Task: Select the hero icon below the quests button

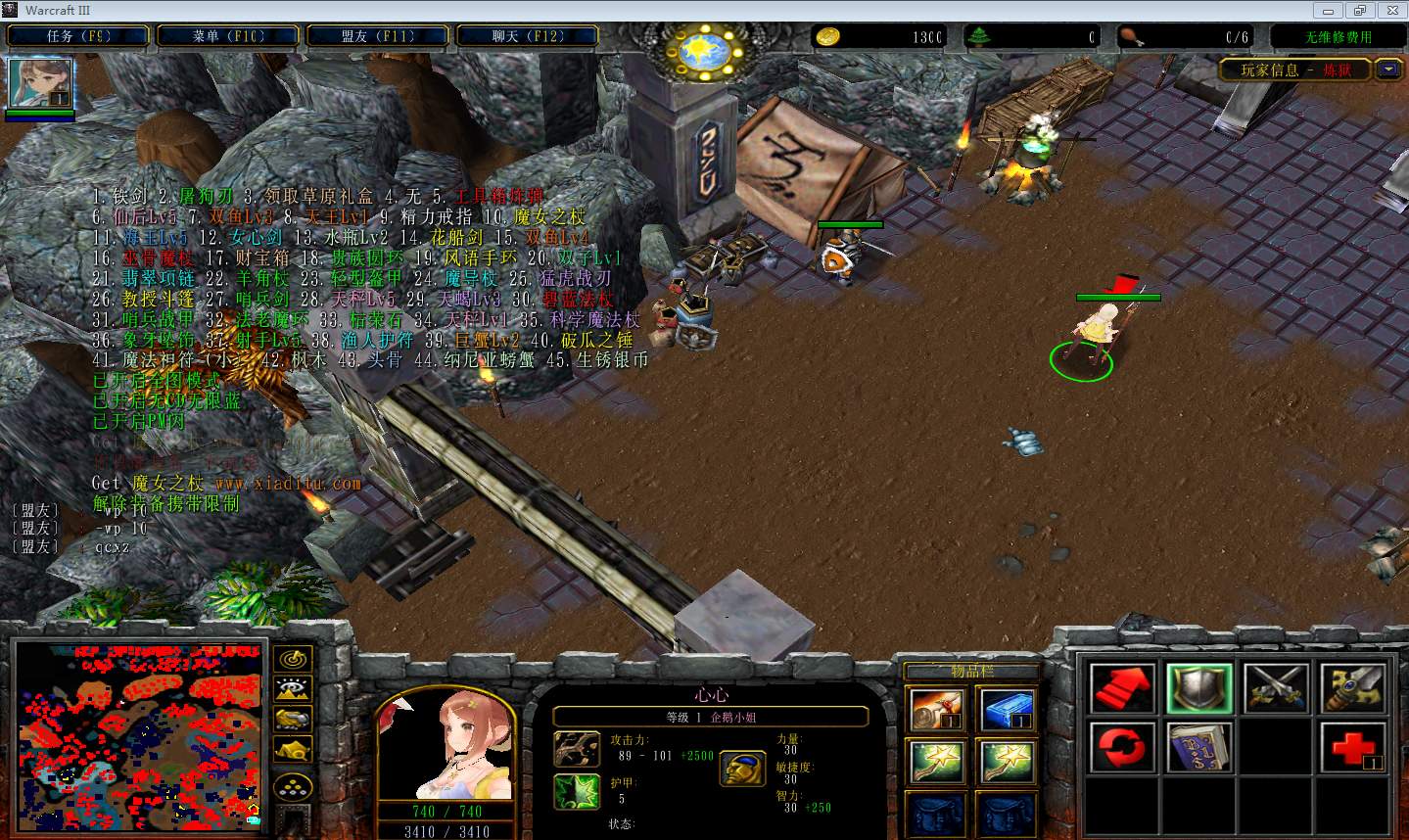Action: point(40,83)
